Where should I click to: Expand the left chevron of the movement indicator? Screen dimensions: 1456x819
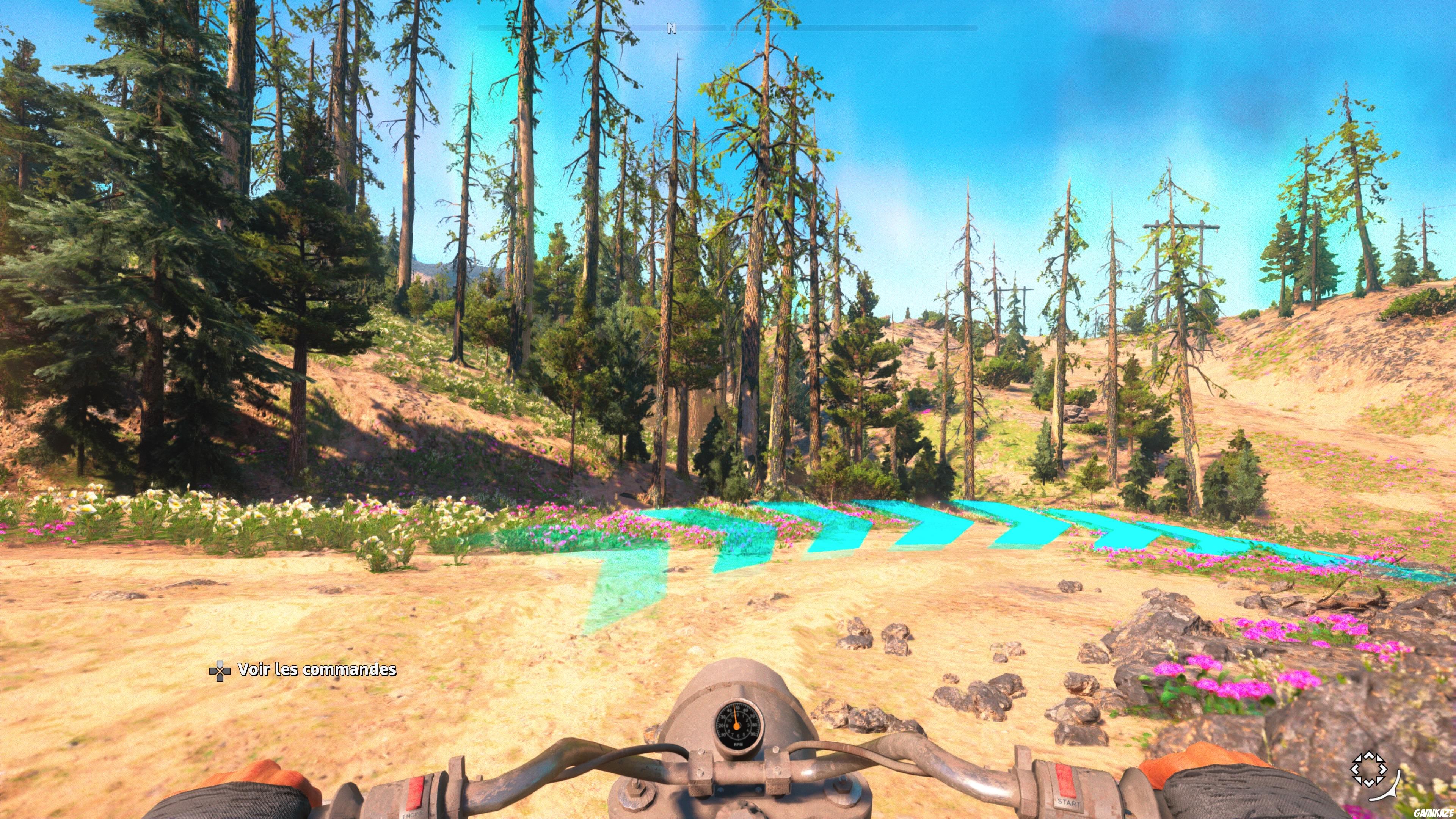(1356, 769)
